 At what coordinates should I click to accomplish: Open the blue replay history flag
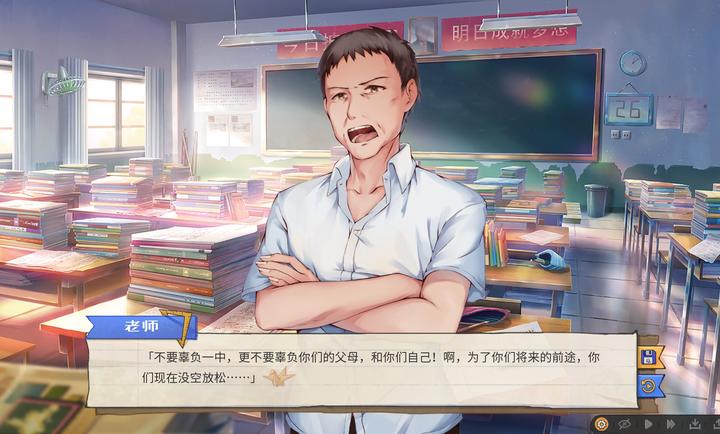pyautogui.click(x=648, y=384)
